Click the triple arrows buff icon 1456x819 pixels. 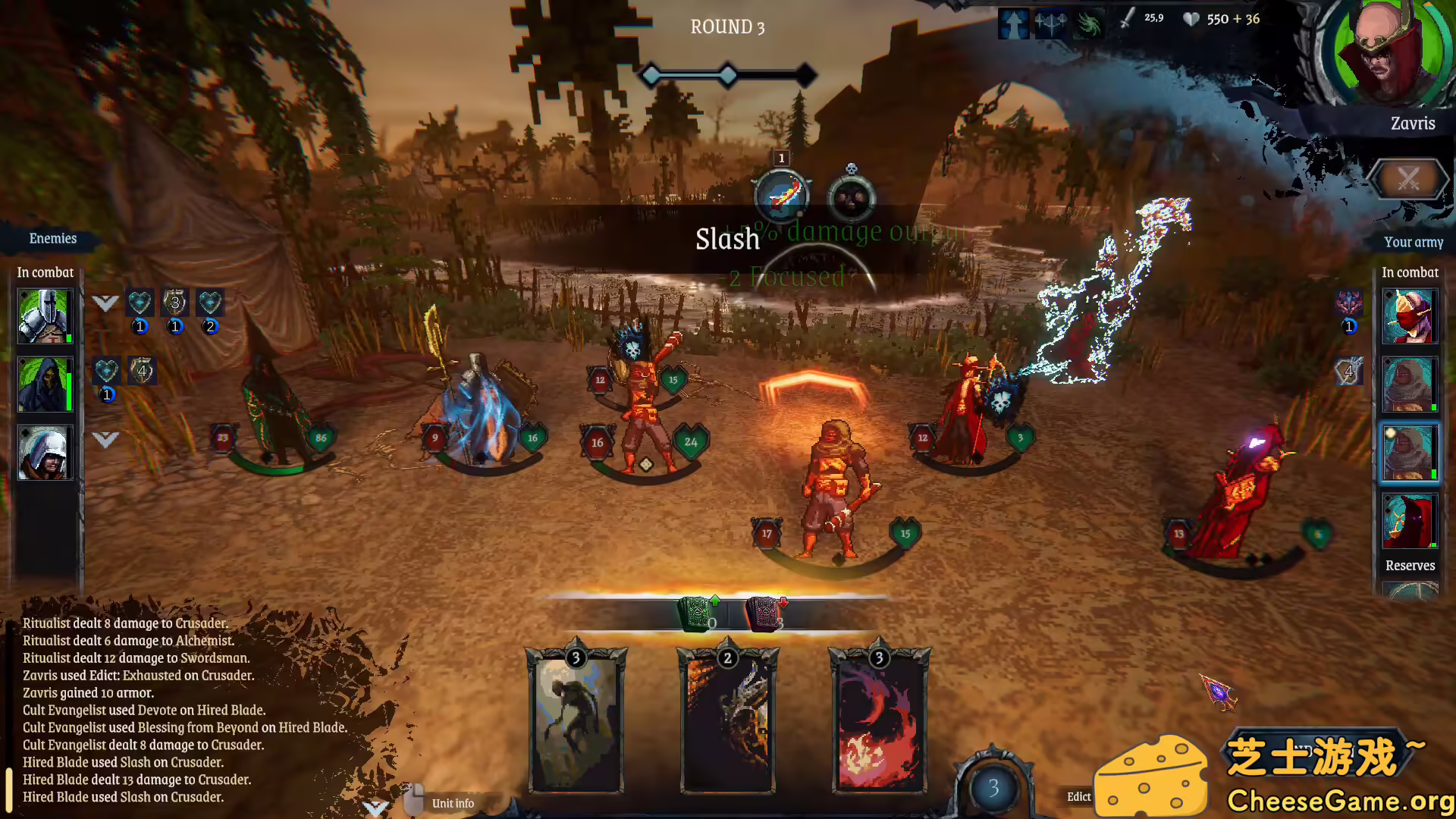pos(1050,24)
